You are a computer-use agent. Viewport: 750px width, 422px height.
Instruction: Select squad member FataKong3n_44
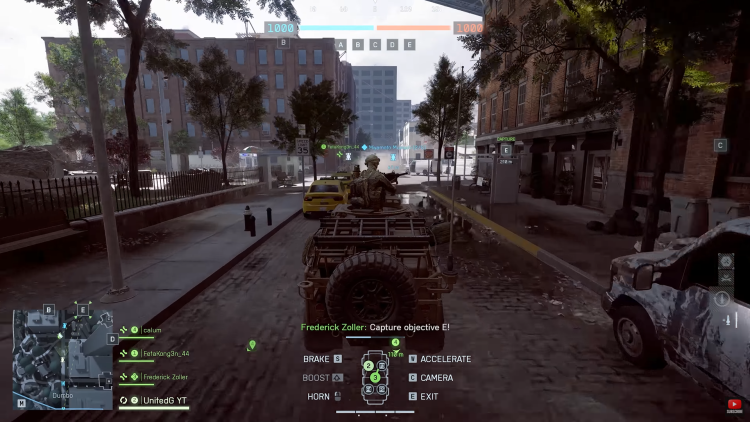click(164, 353)
